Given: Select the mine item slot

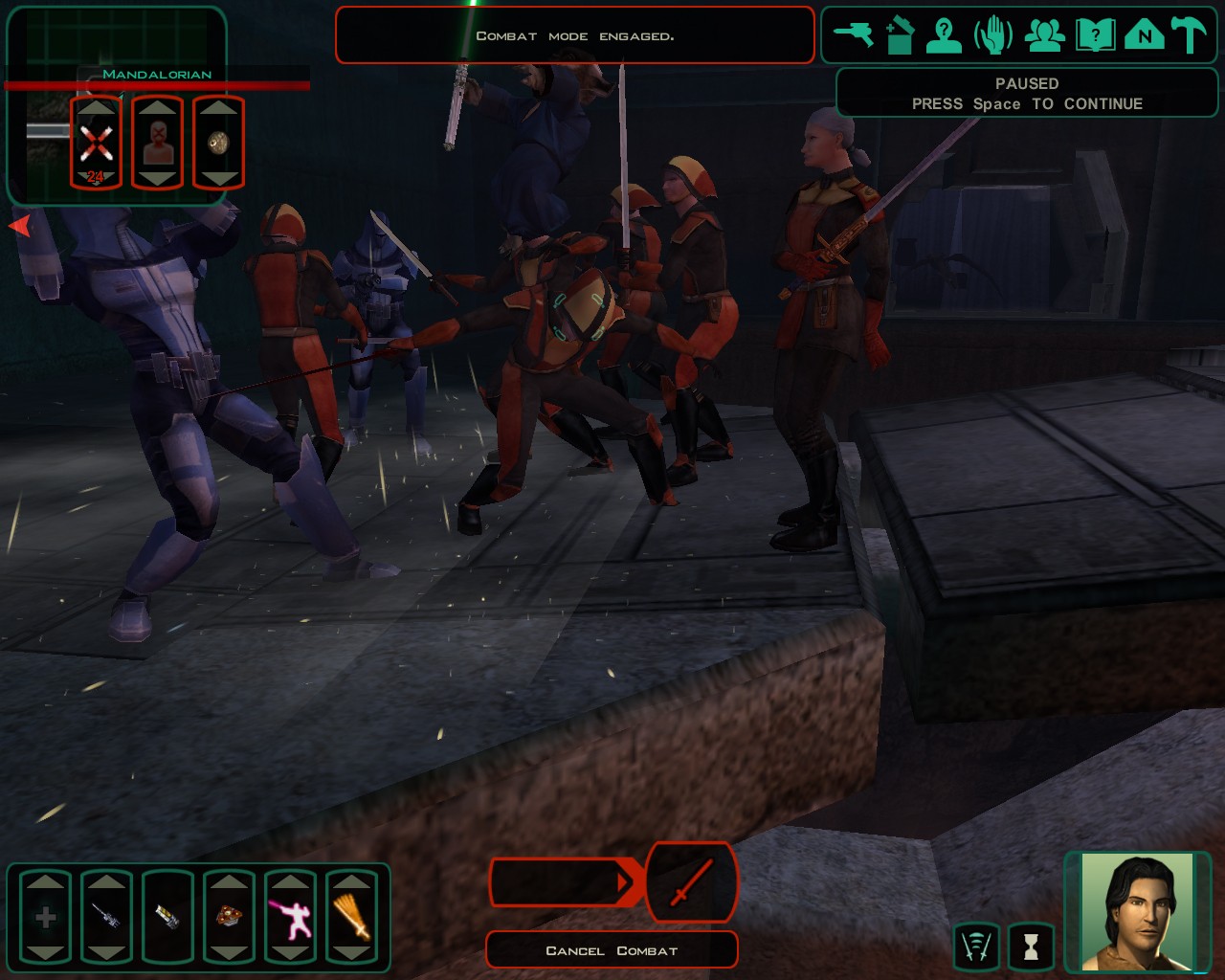Looking at the screenshot, I should coord(229,918).
